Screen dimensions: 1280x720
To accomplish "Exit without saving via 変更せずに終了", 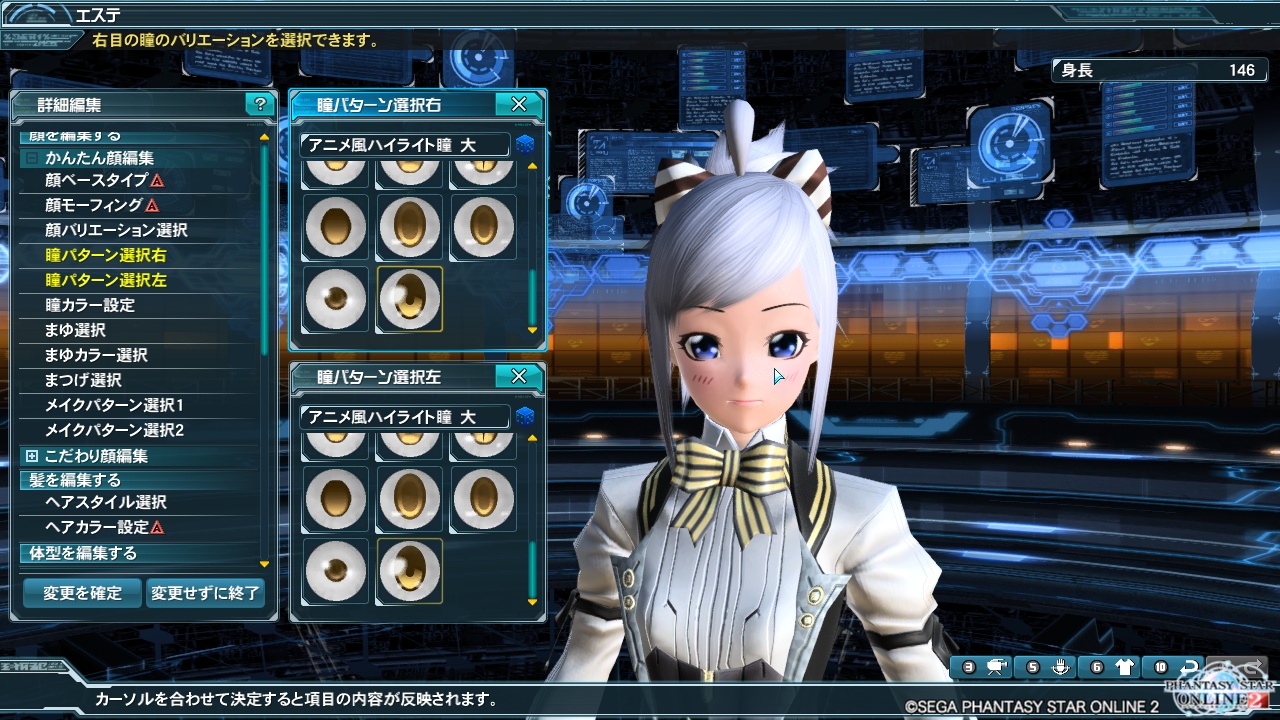I will click(x=206, y=593).
